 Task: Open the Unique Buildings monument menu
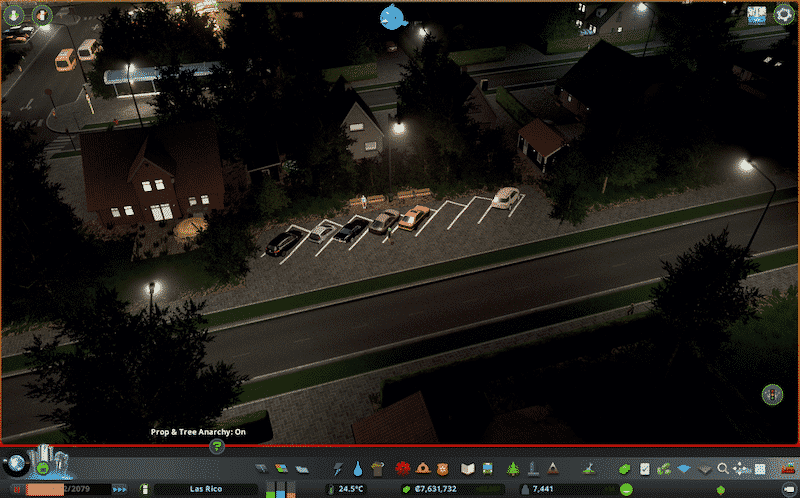[x=533, y=468]
